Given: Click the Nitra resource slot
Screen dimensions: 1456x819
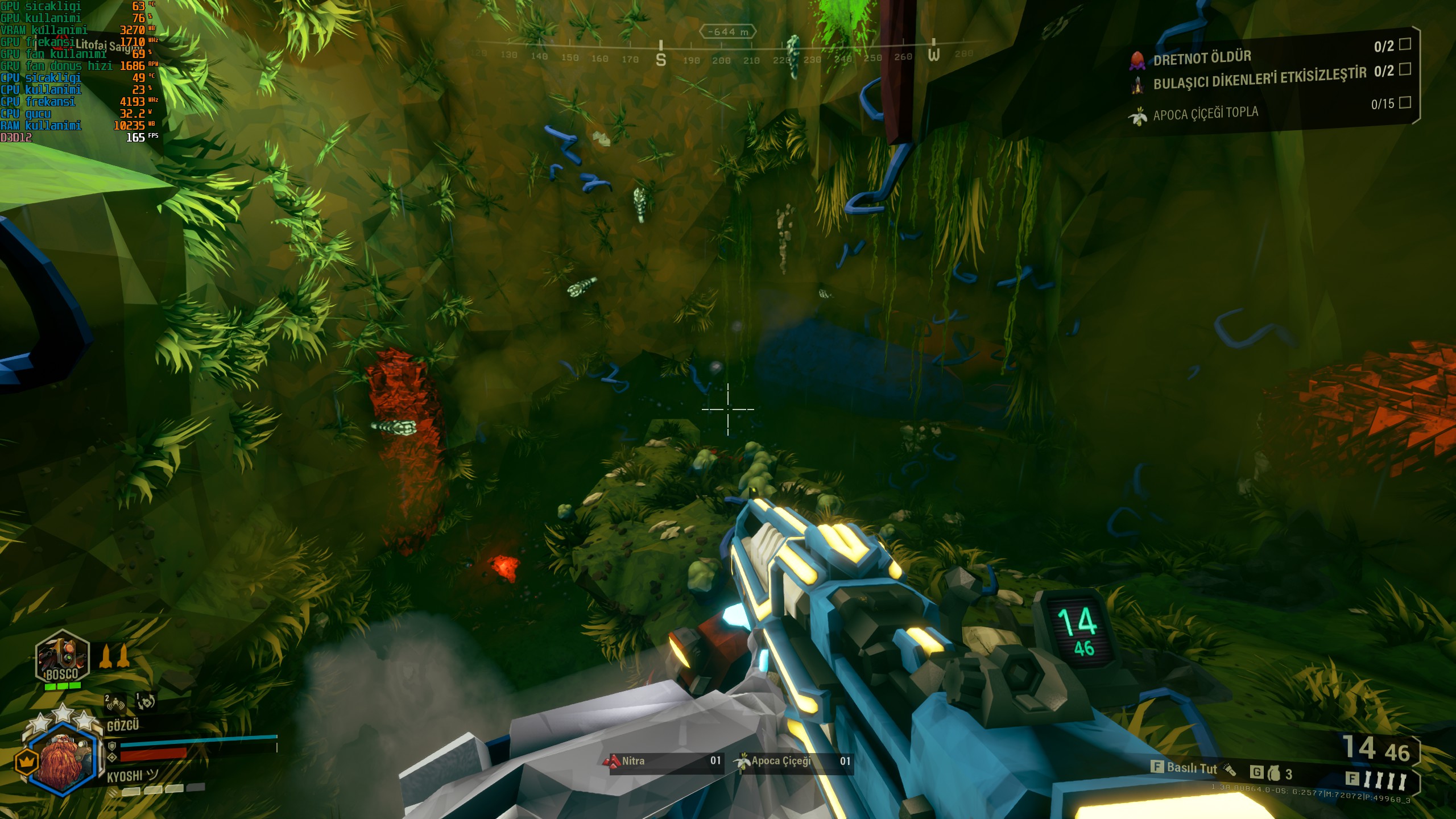Looking at the screenshot, I should pos(665,761).
